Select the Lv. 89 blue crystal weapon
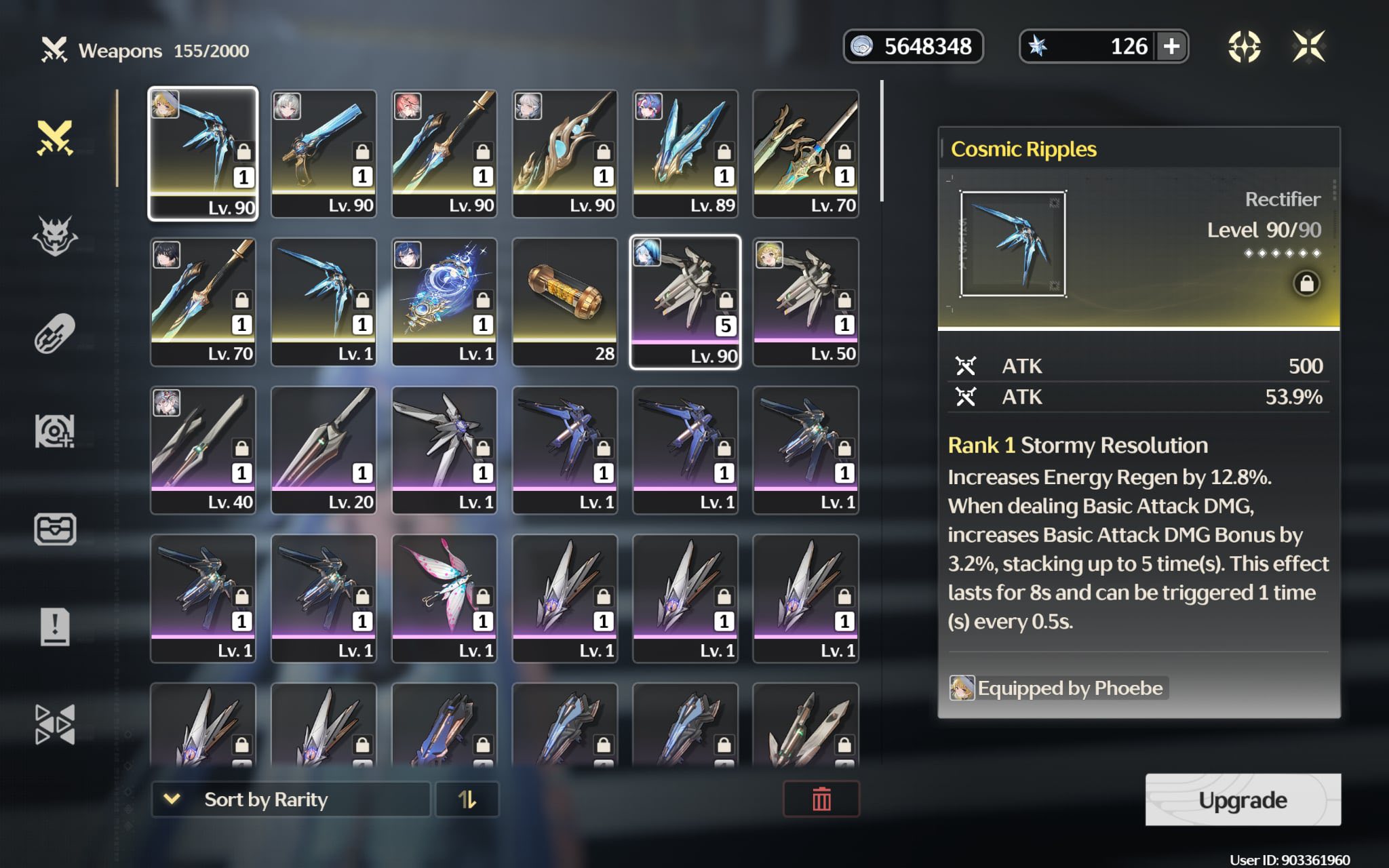 coord(685,153)
